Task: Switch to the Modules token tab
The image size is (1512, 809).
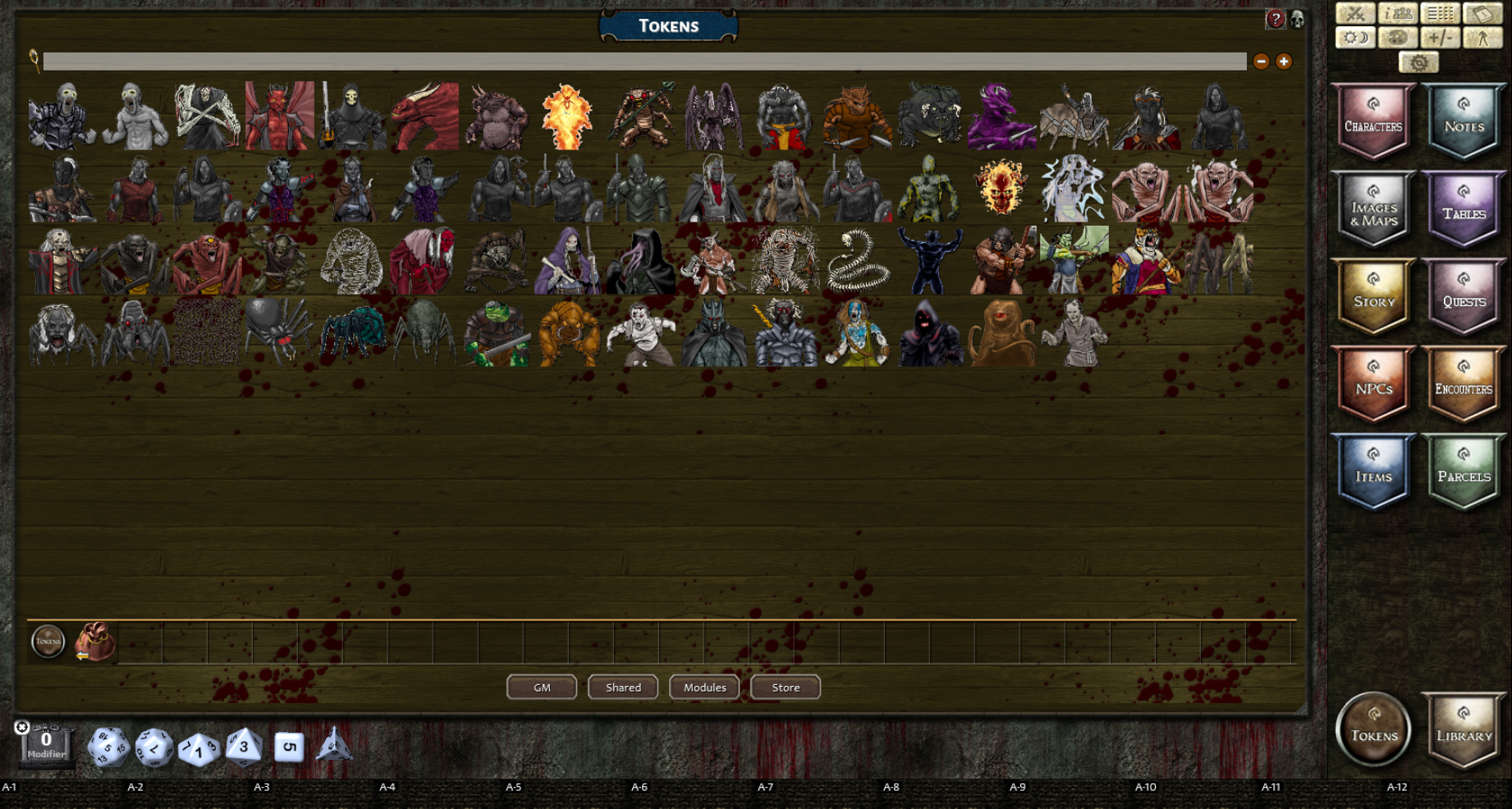Action: (x=703, y=687)
